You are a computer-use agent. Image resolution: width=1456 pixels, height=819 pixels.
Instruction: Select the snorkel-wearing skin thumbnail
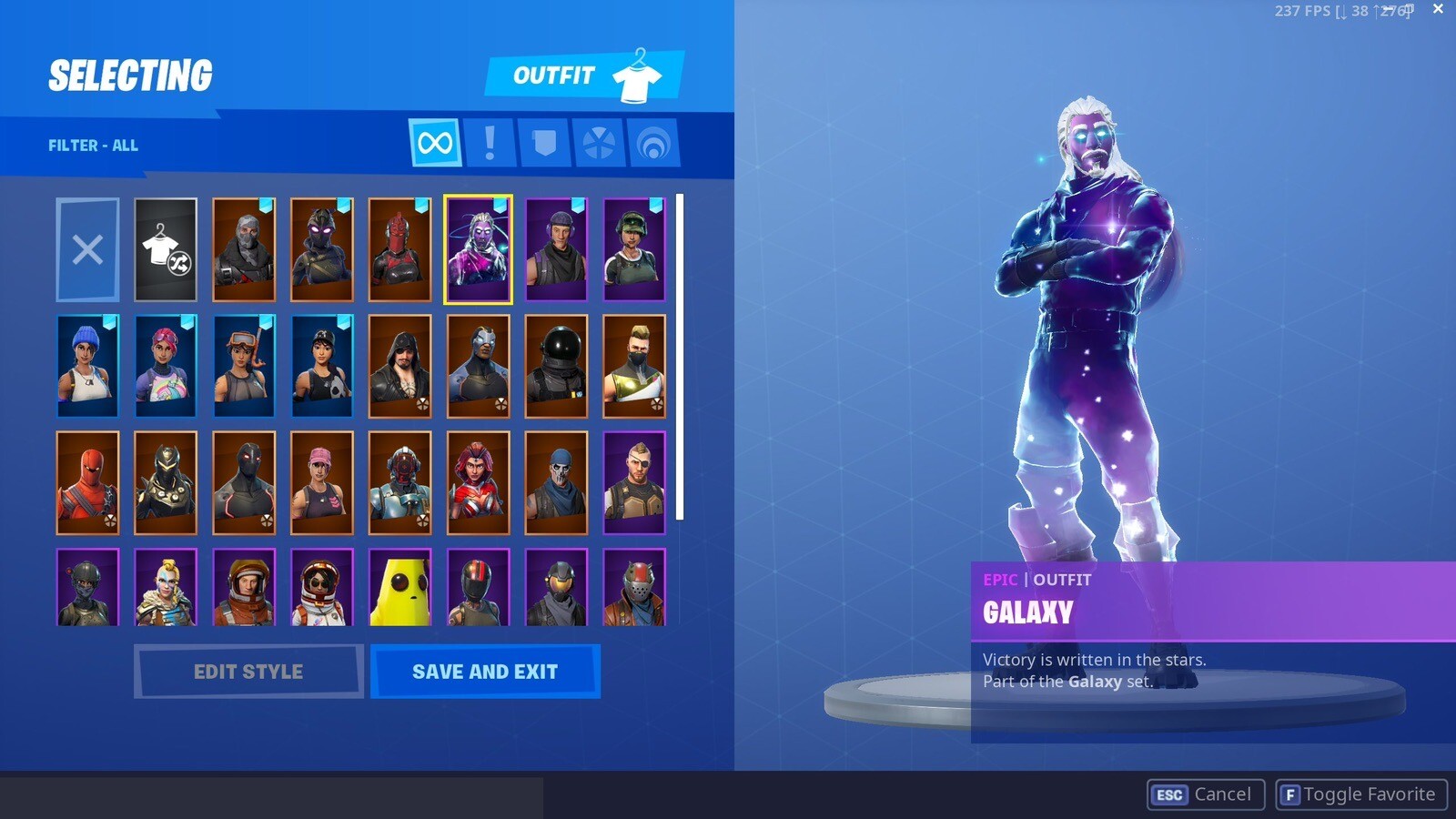pyautogui.click(x=244, y=366)
